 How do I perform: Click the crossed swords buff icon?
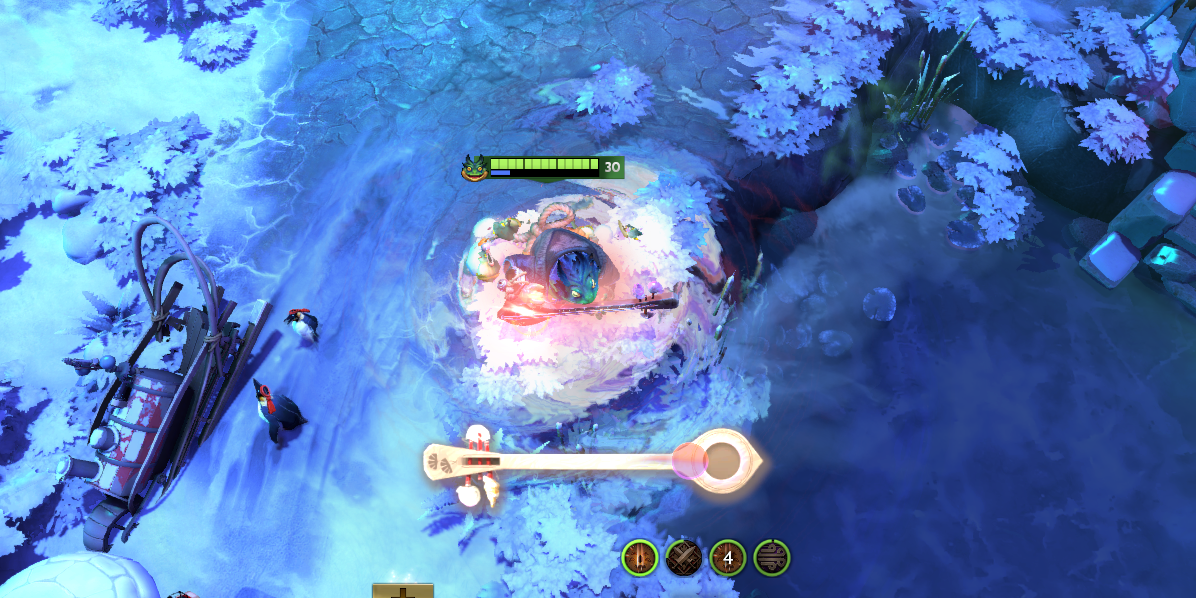tap(683, 557)
